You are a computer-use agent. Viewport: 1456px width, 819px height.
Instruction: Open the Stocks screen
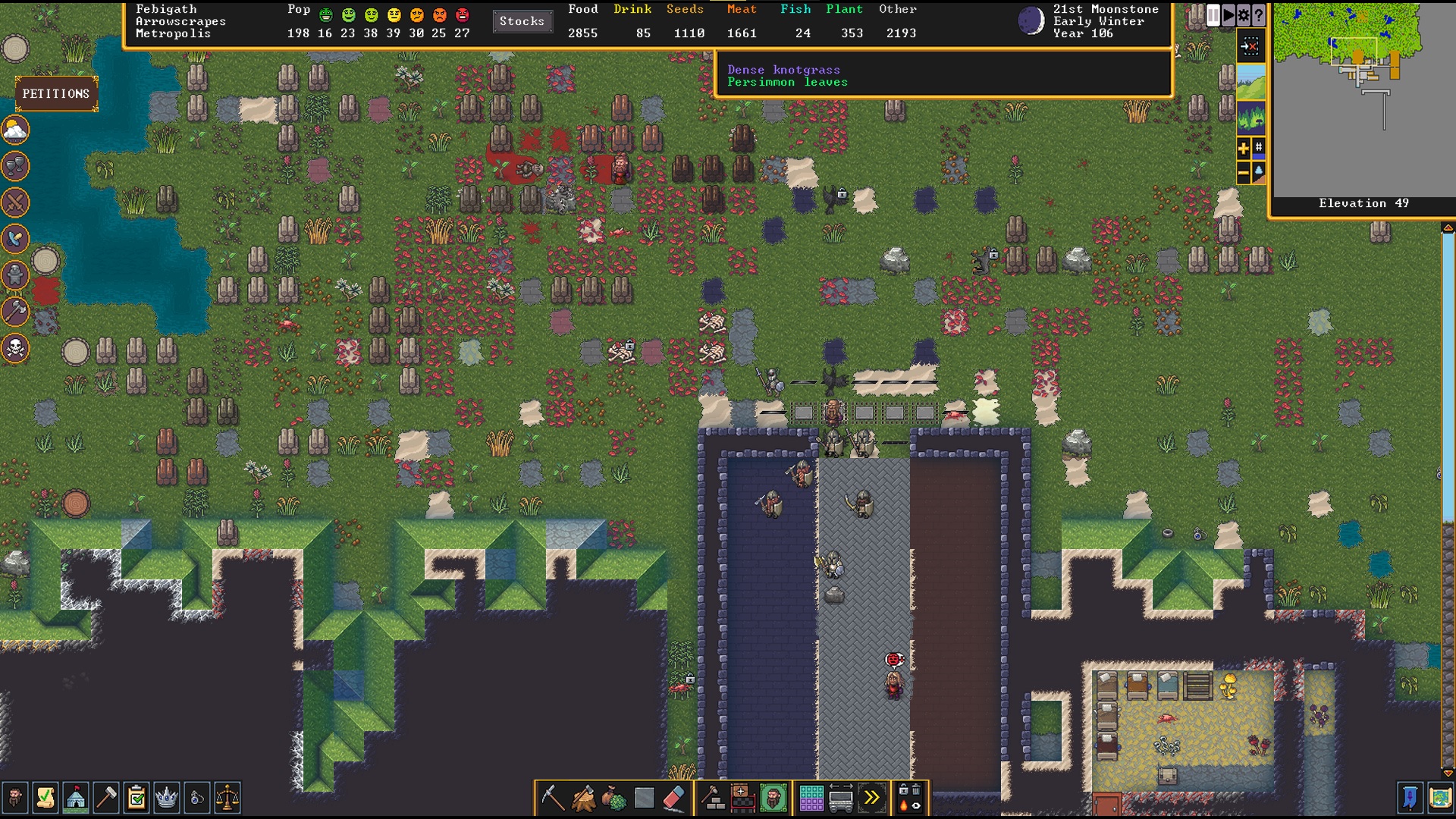pyautogui.click(x=522, y=21)
